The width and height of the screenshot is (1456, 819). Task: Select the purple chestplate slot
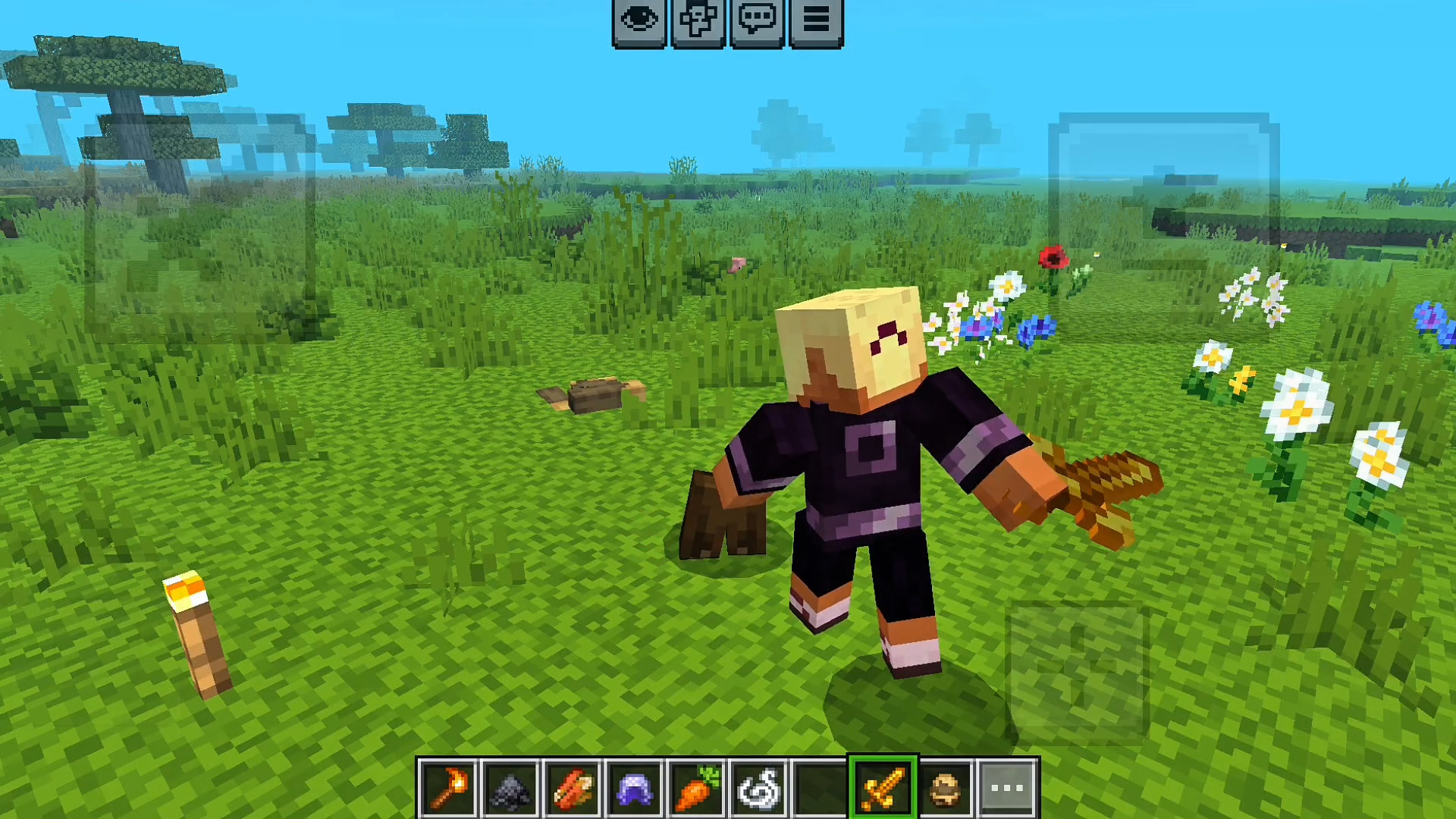pyautogui.click(x=634, y=788)
